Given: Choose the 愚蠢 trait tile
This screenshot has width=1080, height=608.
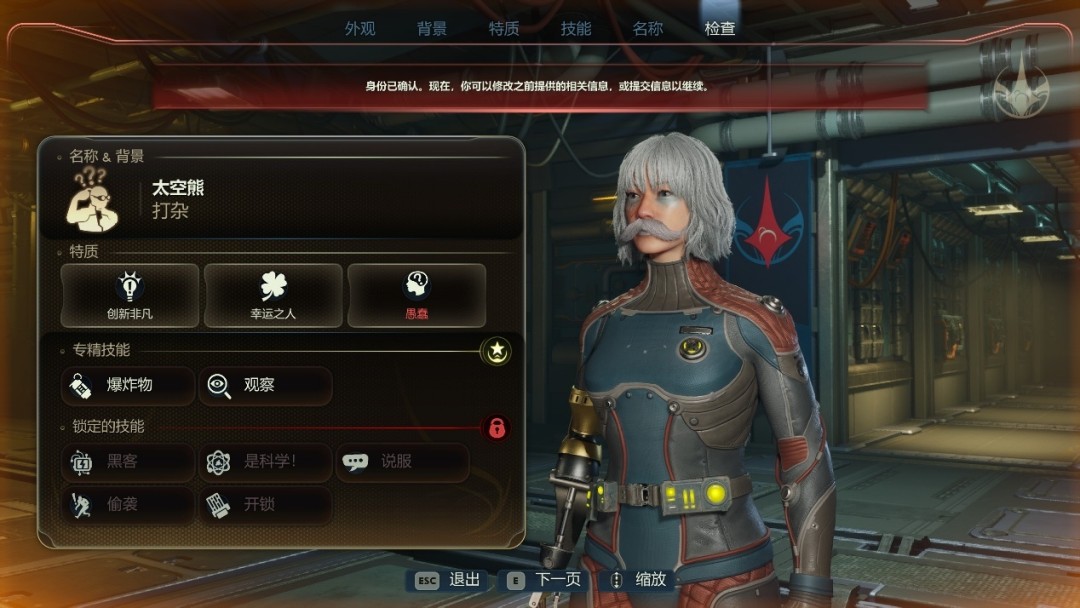Looking at the screenshot, I should (416, 295).
